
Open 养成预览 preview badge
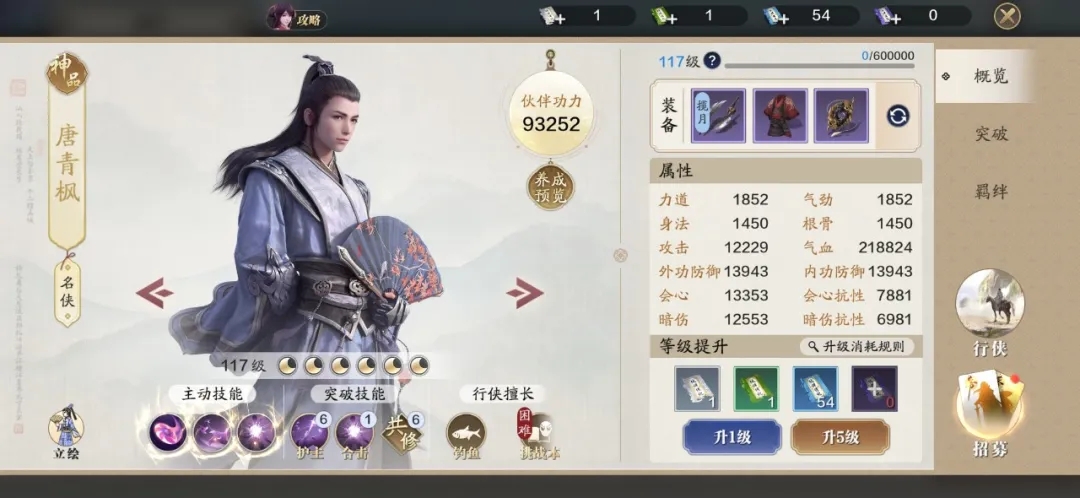(551, 187)
